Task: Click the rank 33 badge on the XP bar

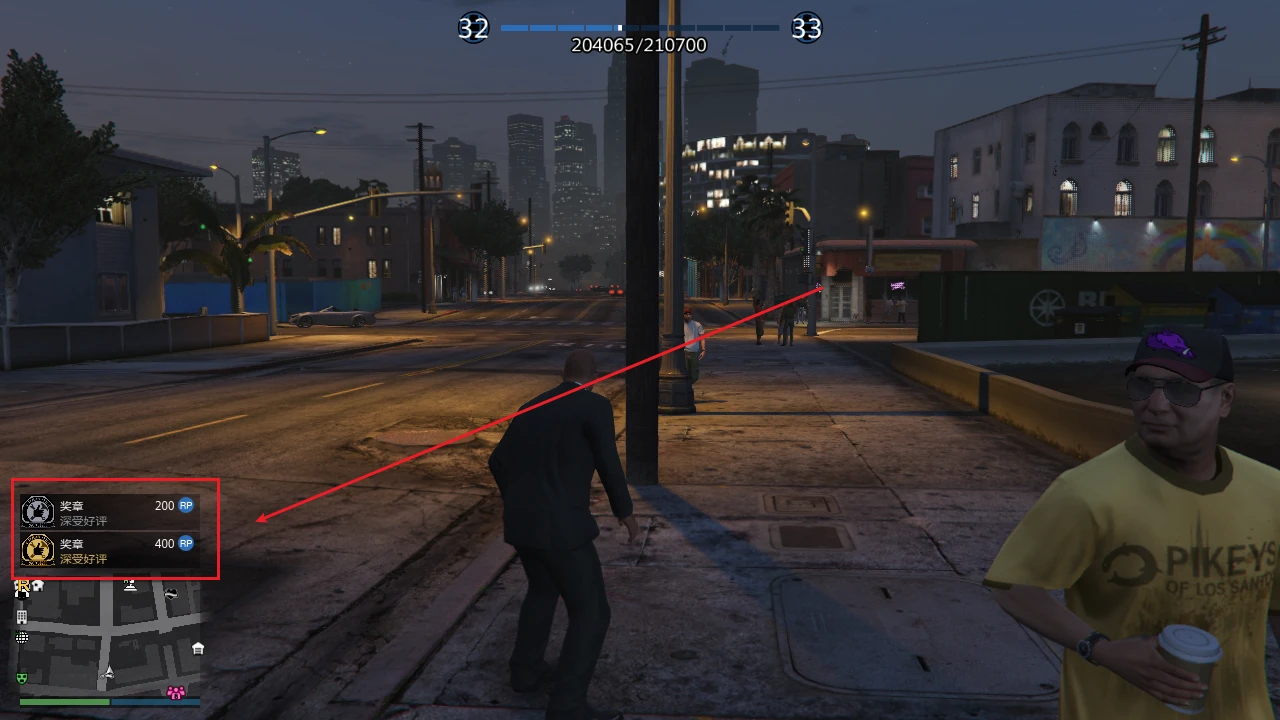Action: (x=806, y=28)
